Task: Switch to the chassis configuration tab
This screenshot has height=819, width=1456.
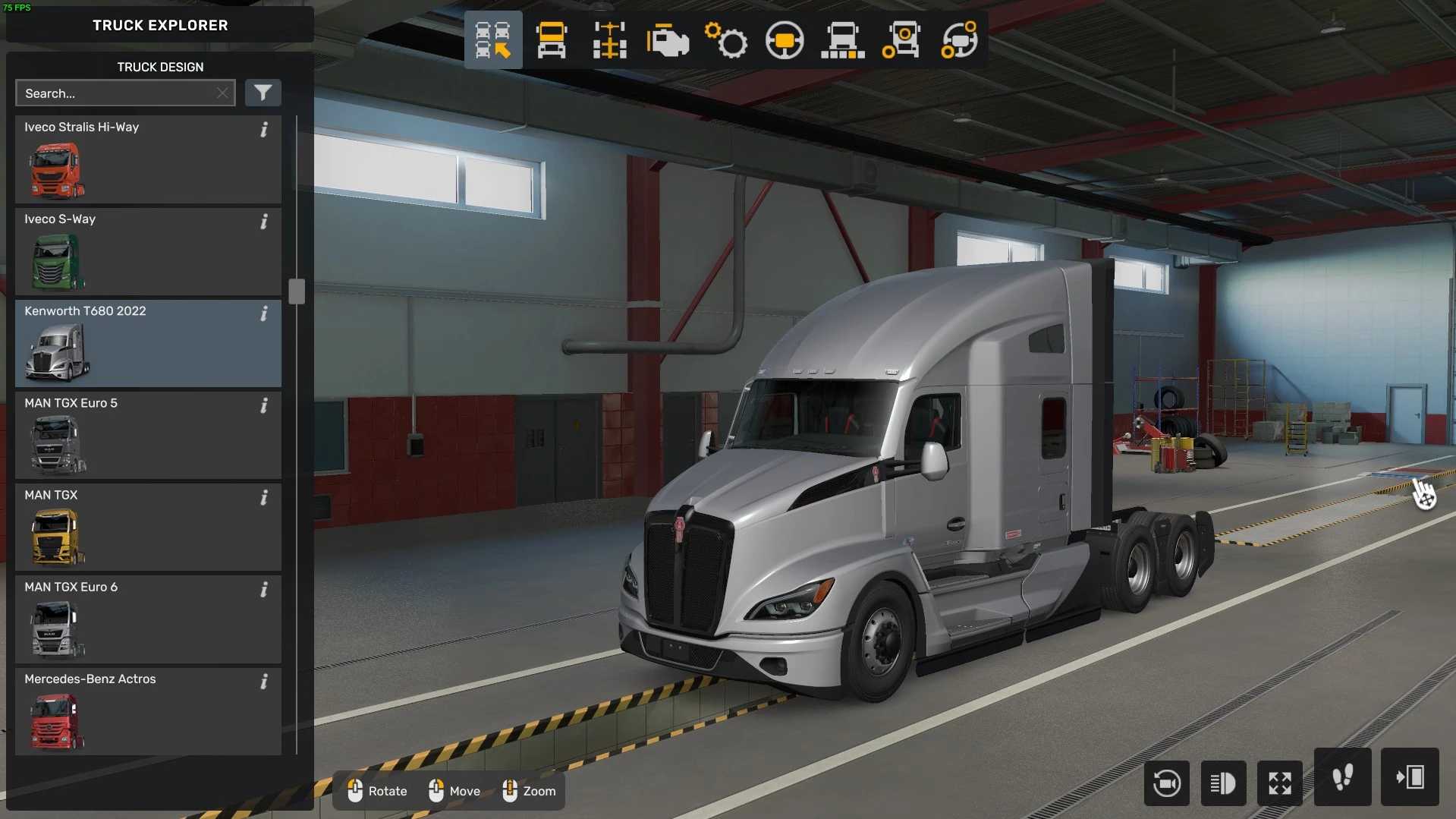Action: (610, 40)
